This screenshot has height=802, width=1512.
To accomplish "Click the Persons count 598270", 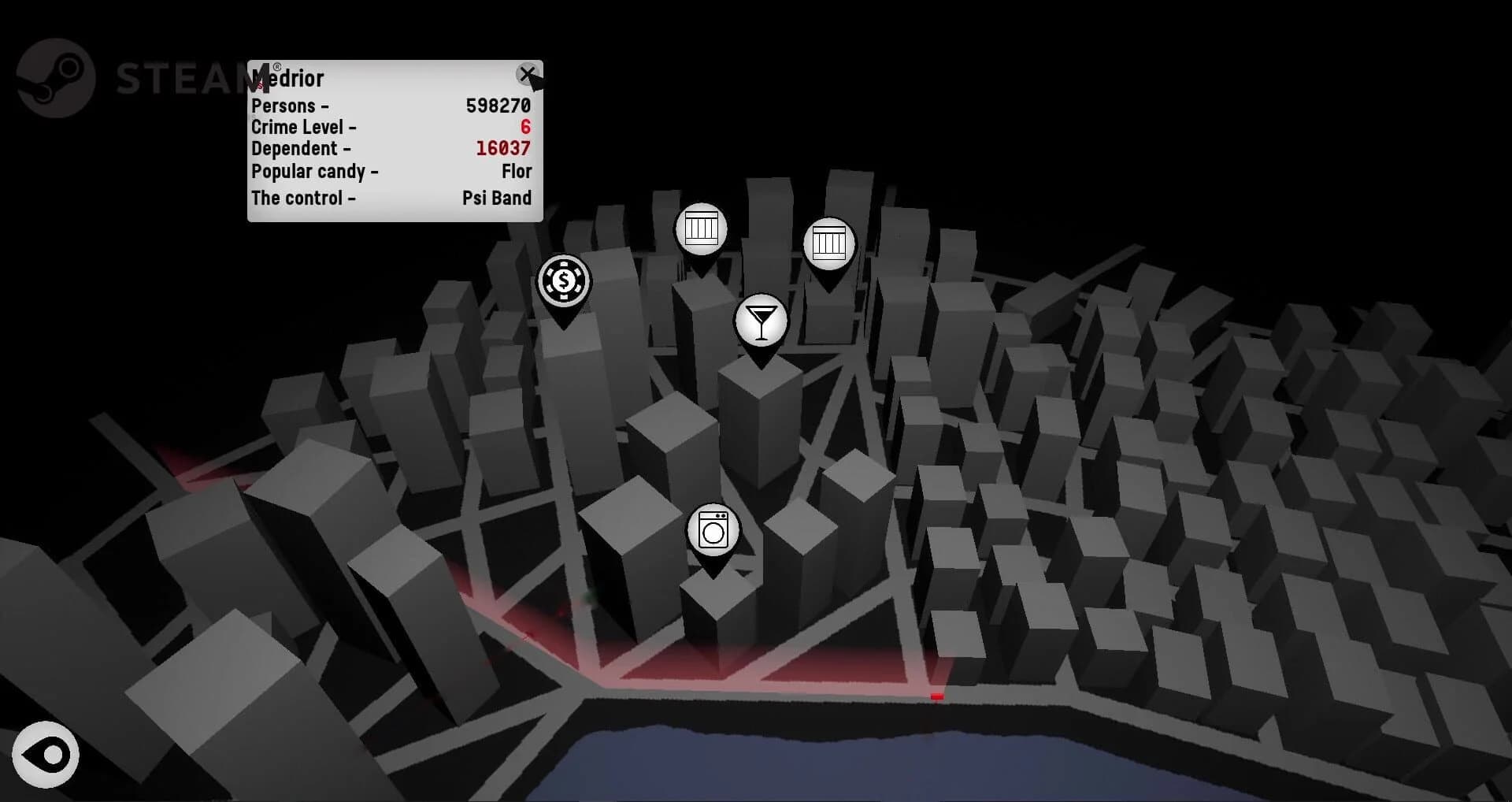I will 498,104.
